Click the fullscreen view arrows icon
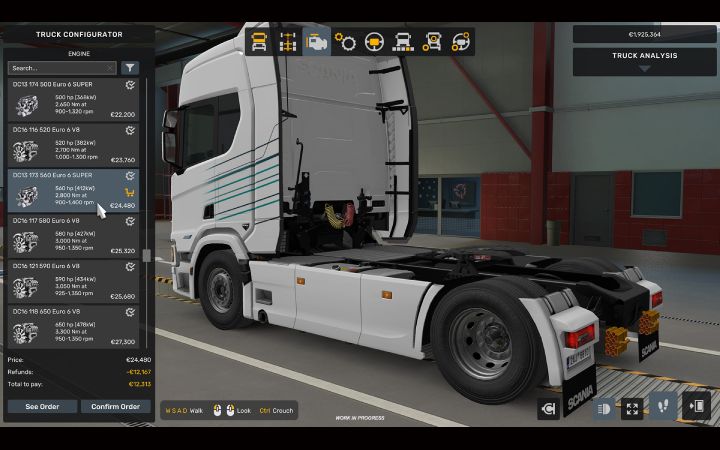 (632, 407)
